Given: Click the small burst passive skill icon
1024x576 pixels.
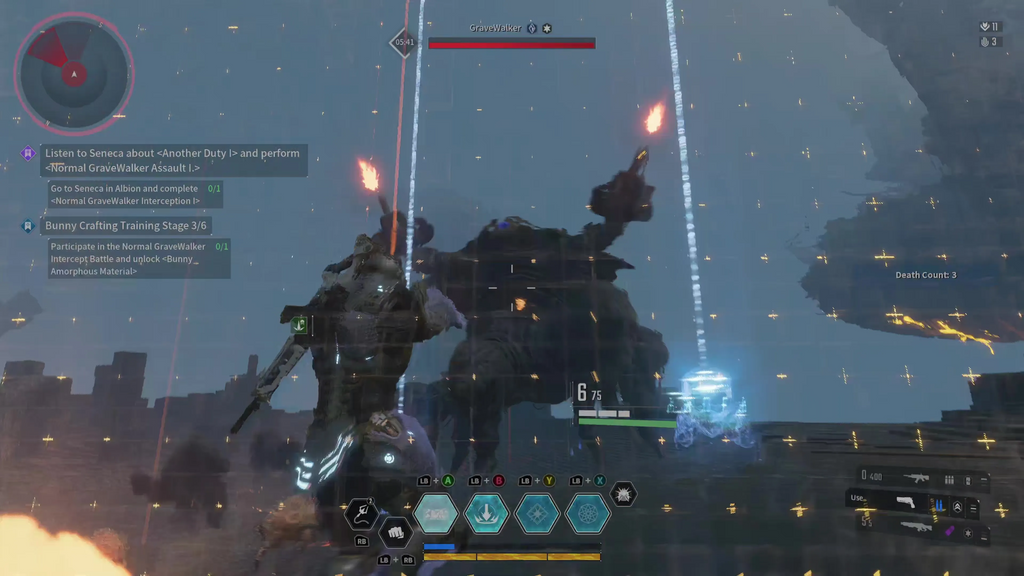Looking at the screenshot, I should pyautogui.click(x=623, y=494).
